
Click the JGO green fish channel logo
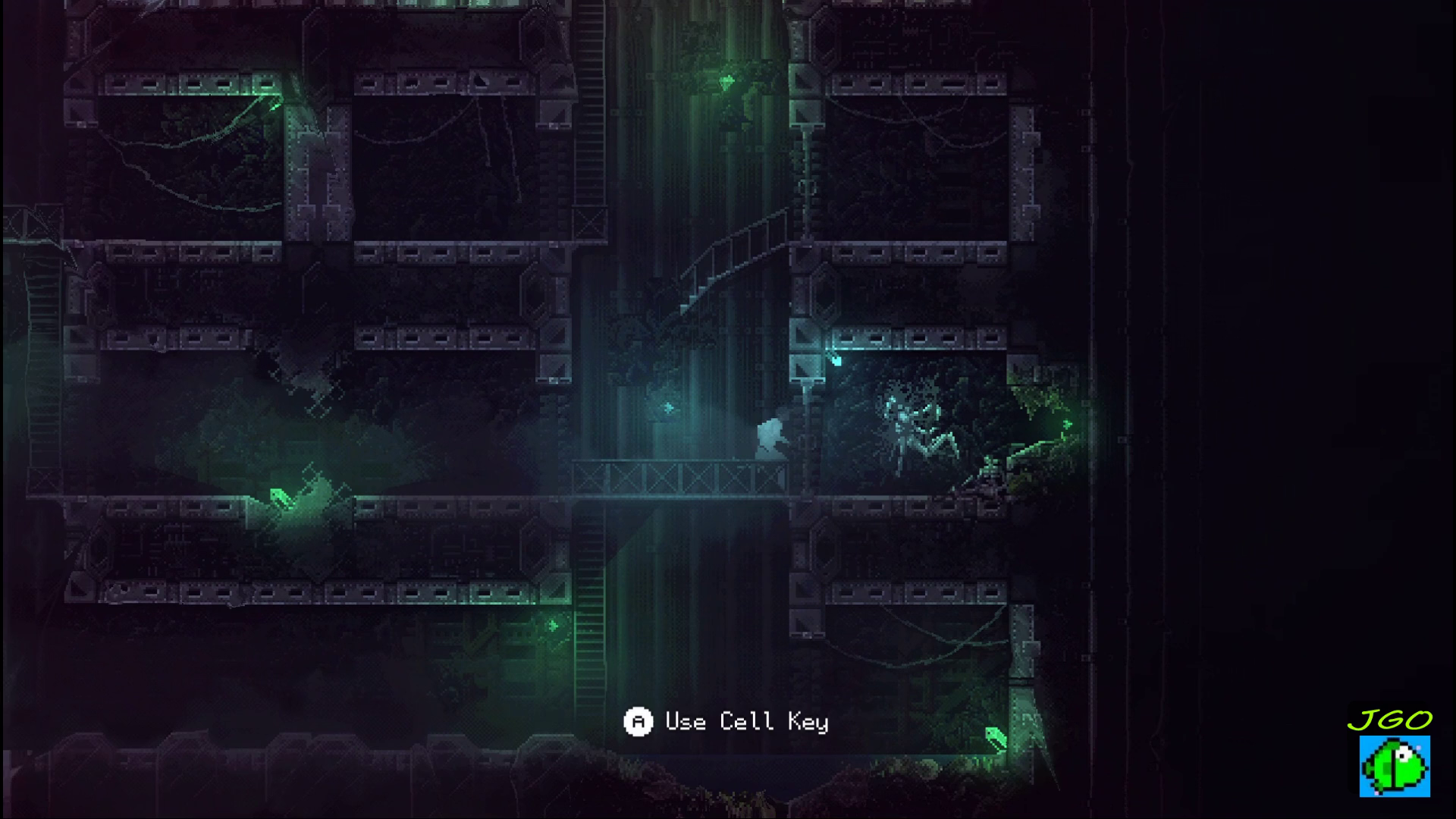(x=1394, y=764)
